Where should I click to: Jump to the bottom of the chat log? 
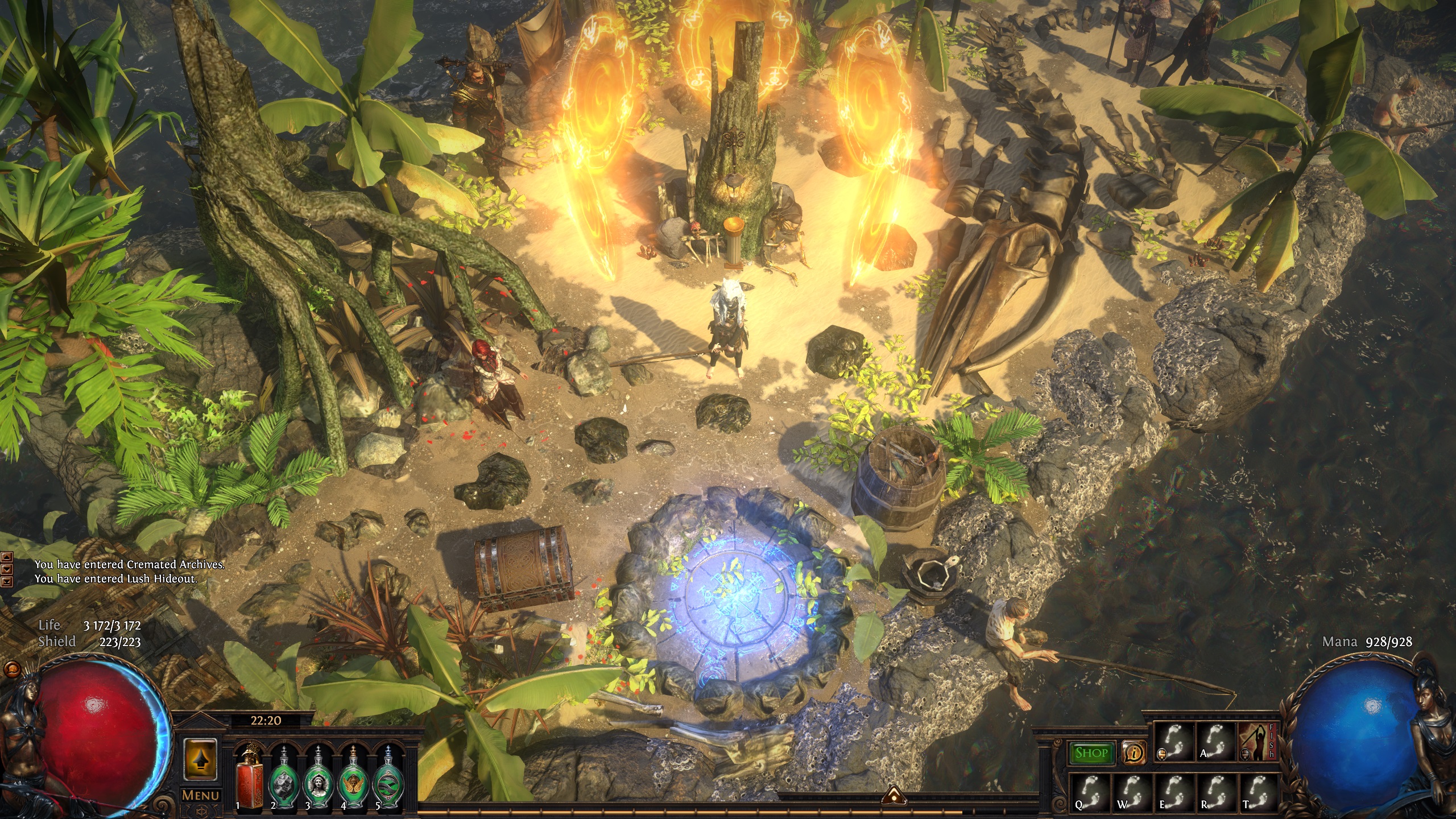click(x=7, y=581)
